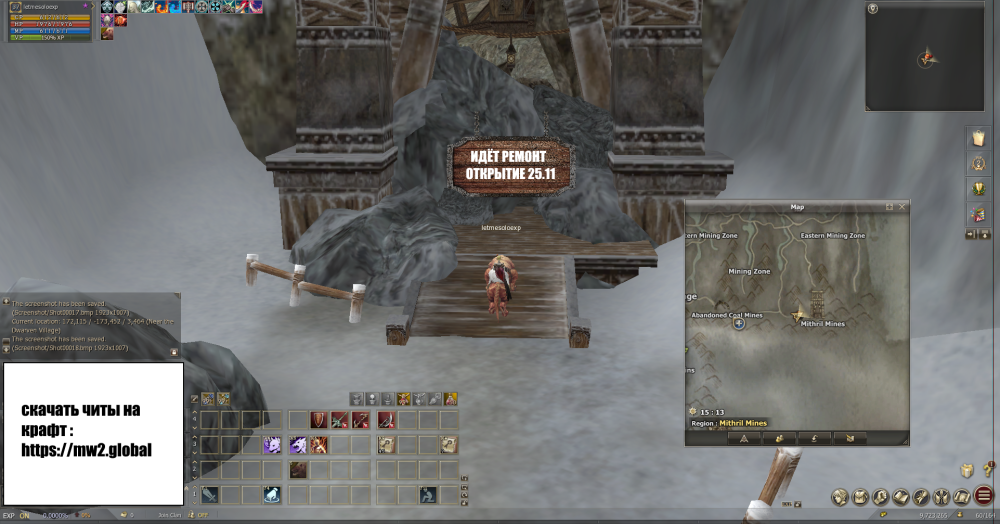Screen dimensions: 1000x524
Task: Use the brown bear icon in hotbar
Action: (298, 470)
